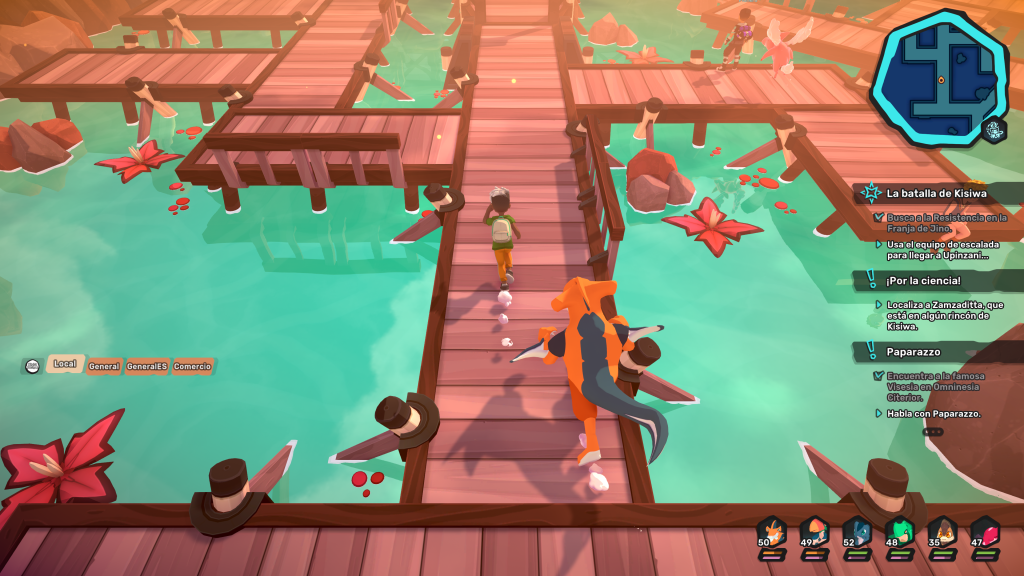Select the GeneralES chat channel
This screenshot has height=576, width=1024.
point(146,367)
